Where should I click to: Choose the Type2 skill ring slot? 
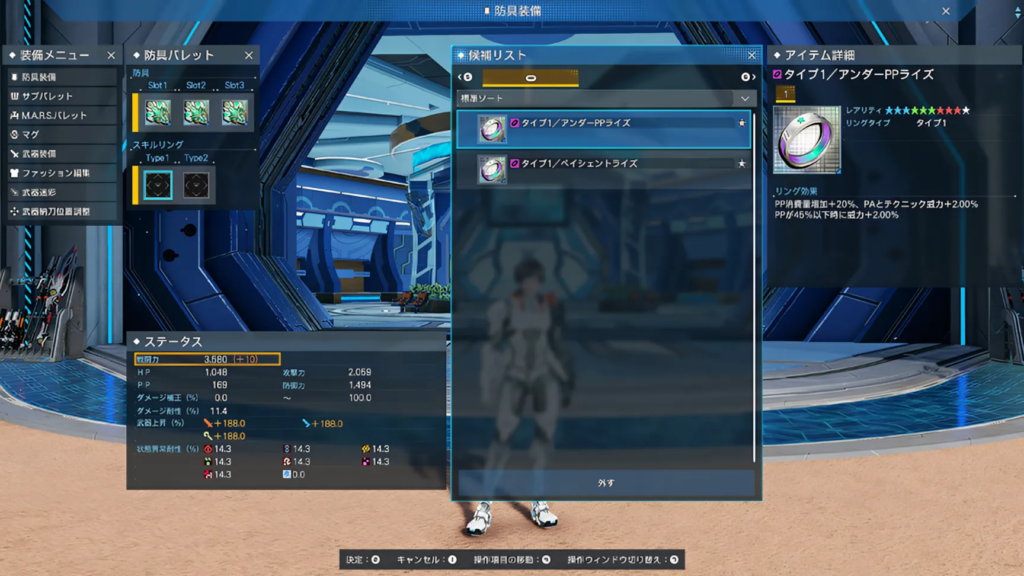[x=197, y=184]
